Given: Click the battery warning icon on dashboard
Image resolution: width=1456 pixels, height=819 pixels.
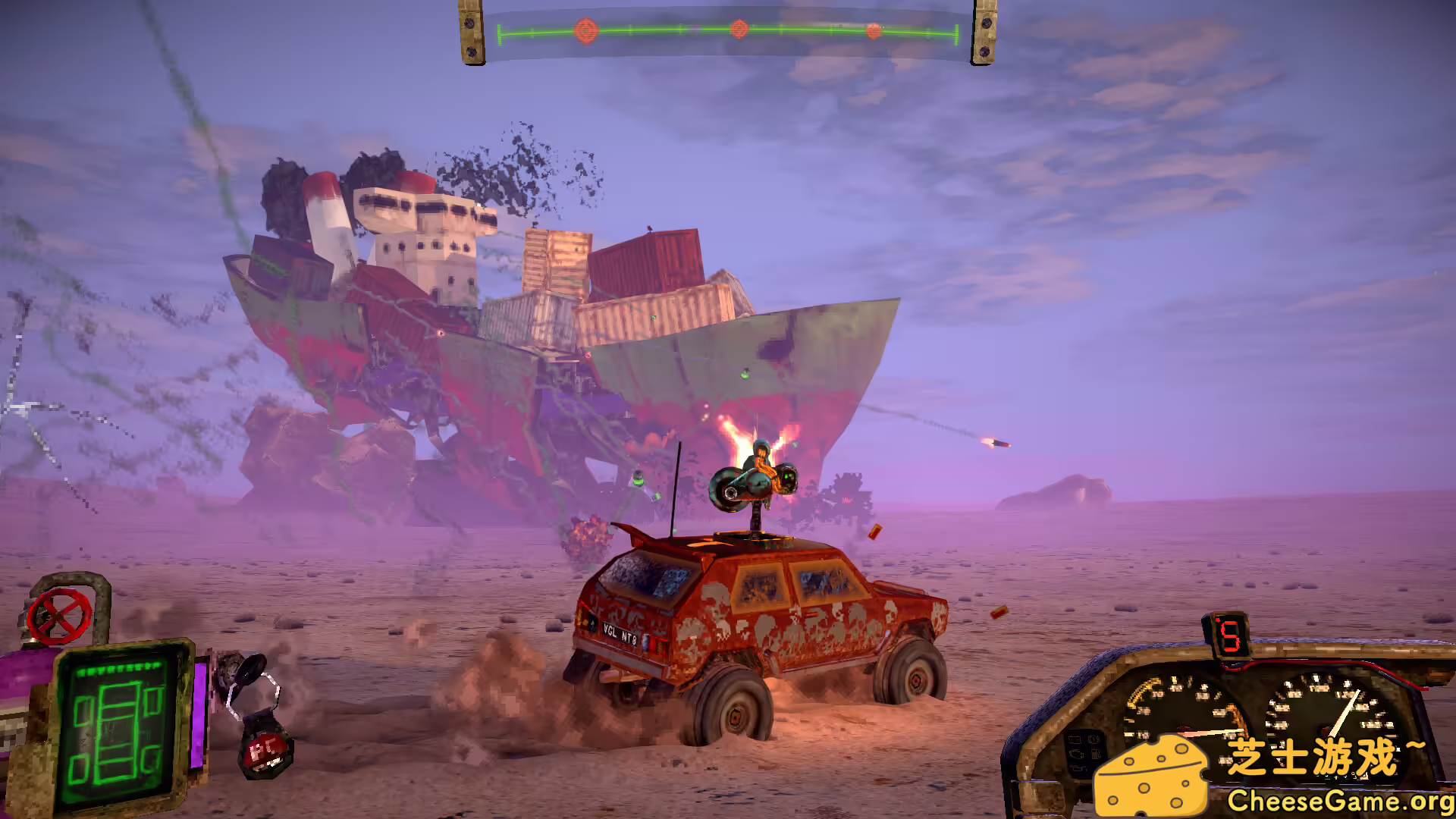Looking at the screenshot, I should point(1075,740).
